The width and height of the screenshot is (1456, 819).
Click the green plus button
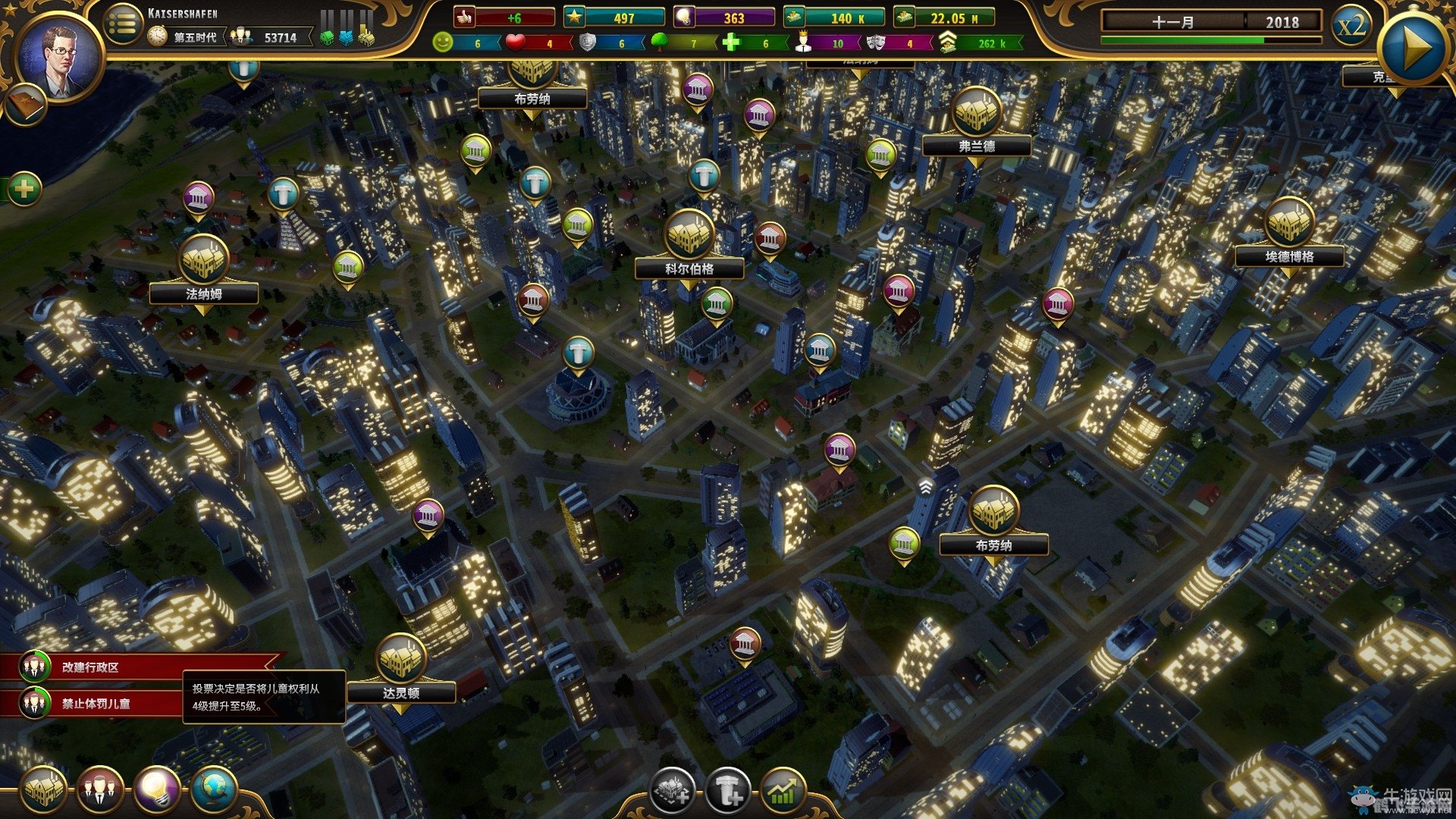click(x=24, y=188)
